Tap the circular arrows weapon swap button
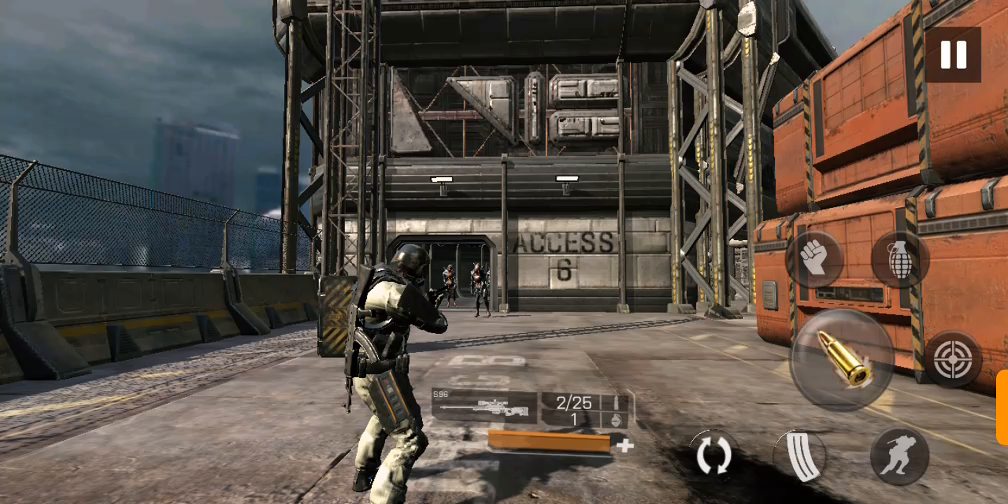This screenshot has height=504, width=1008. [713, 455]
